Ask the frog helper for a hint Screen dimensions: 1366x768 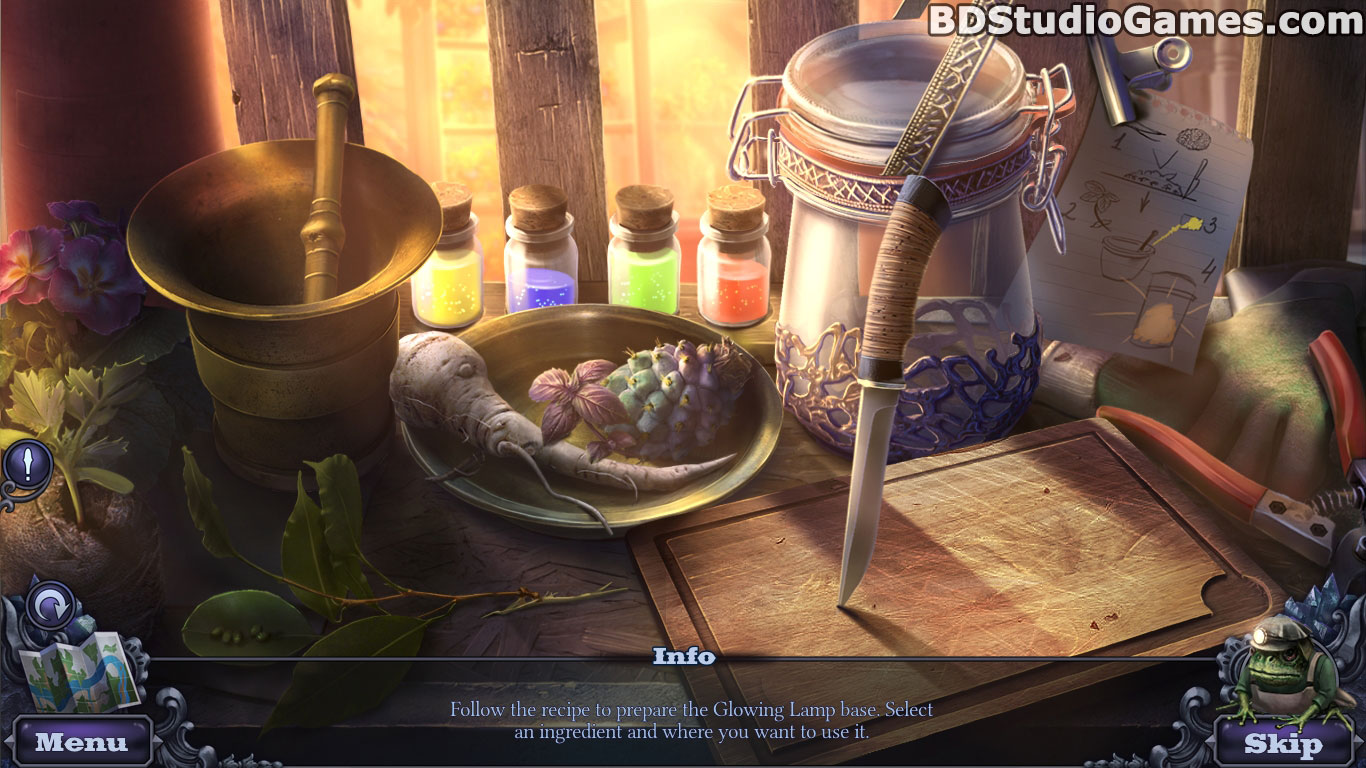pos(1286,670)
